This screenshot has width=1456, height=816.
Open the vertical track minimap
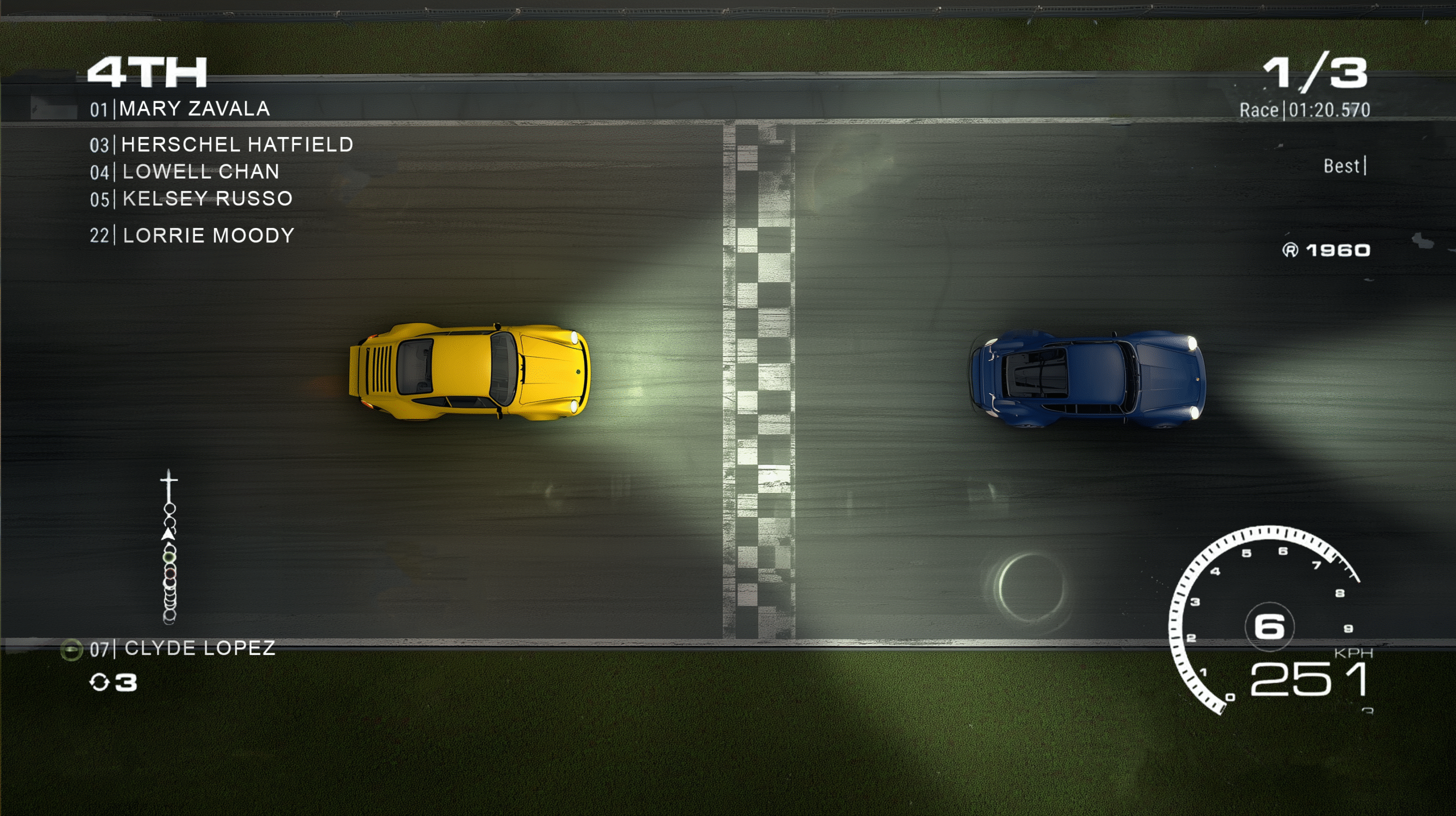169,547
